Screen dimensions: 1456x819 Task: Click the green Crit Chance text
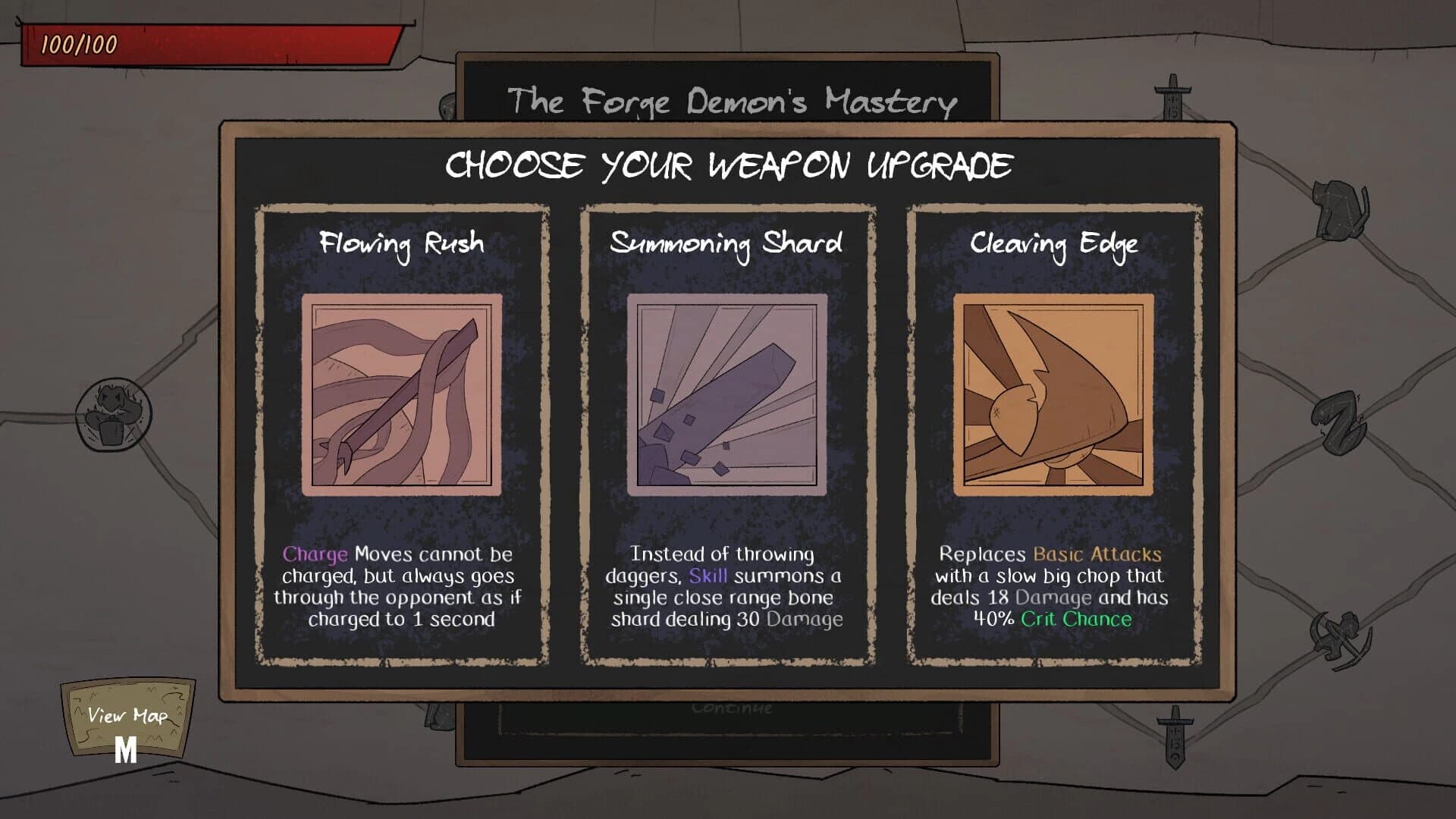tap(1077, 619)
